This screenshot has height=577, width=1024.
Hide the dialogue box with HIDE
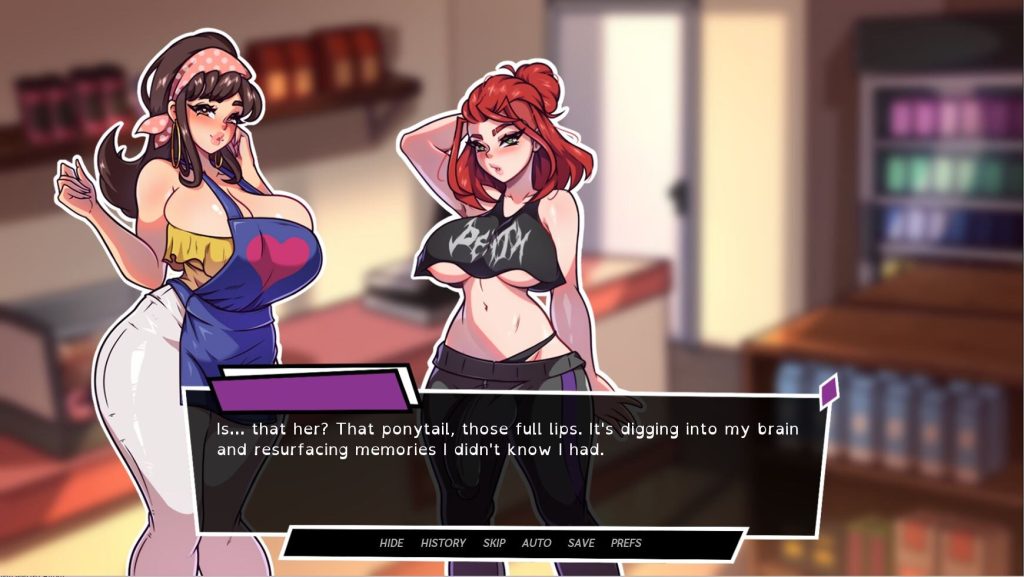tap(391, 543)
